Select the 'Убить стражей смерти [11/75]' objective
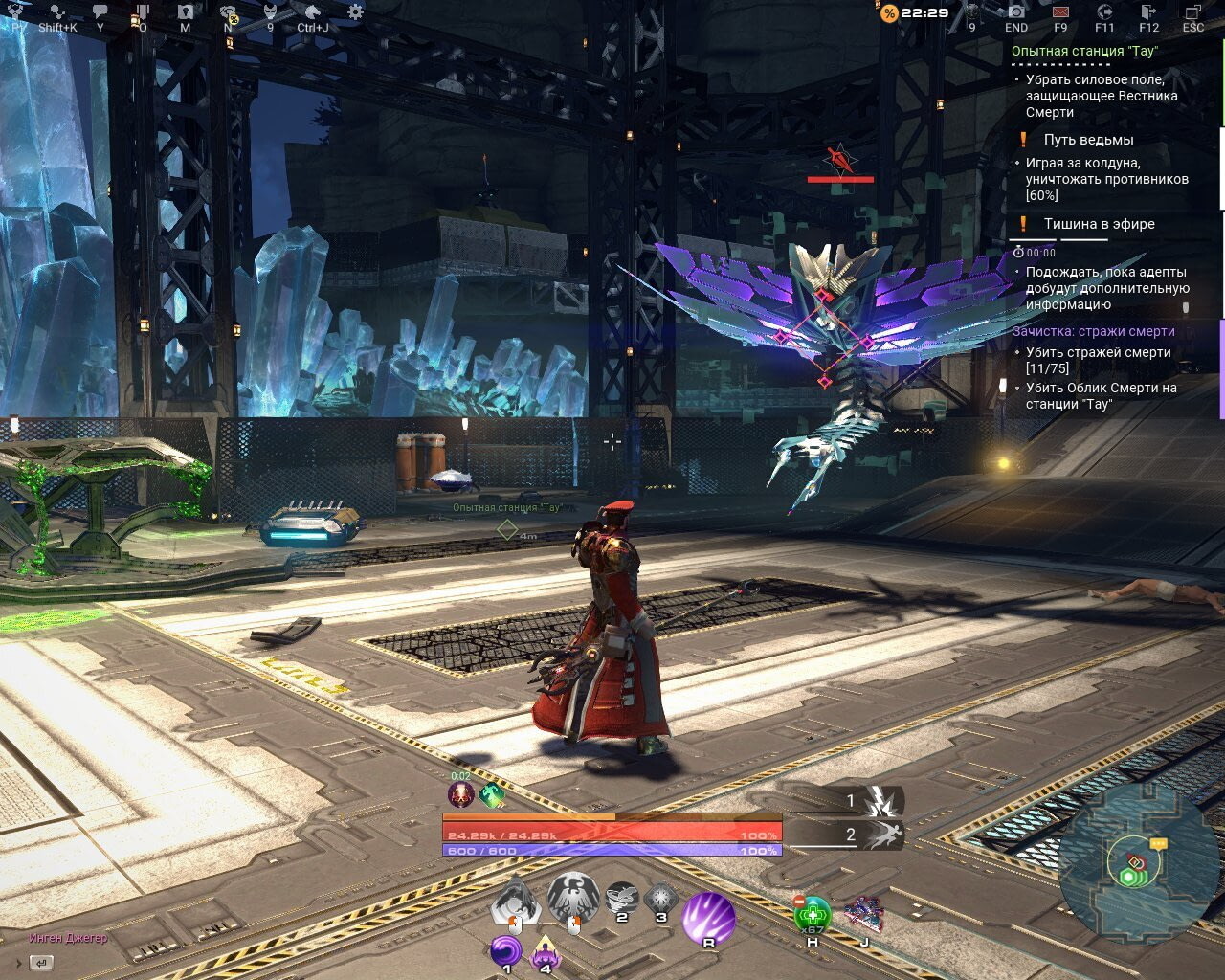Screen dimensions: 1225x980 1094,360
